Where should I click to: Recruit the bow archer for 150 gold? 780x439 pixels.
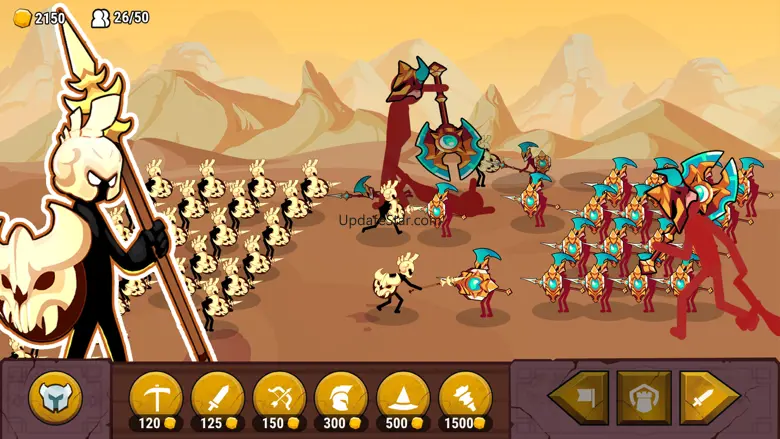pos(280,397)
